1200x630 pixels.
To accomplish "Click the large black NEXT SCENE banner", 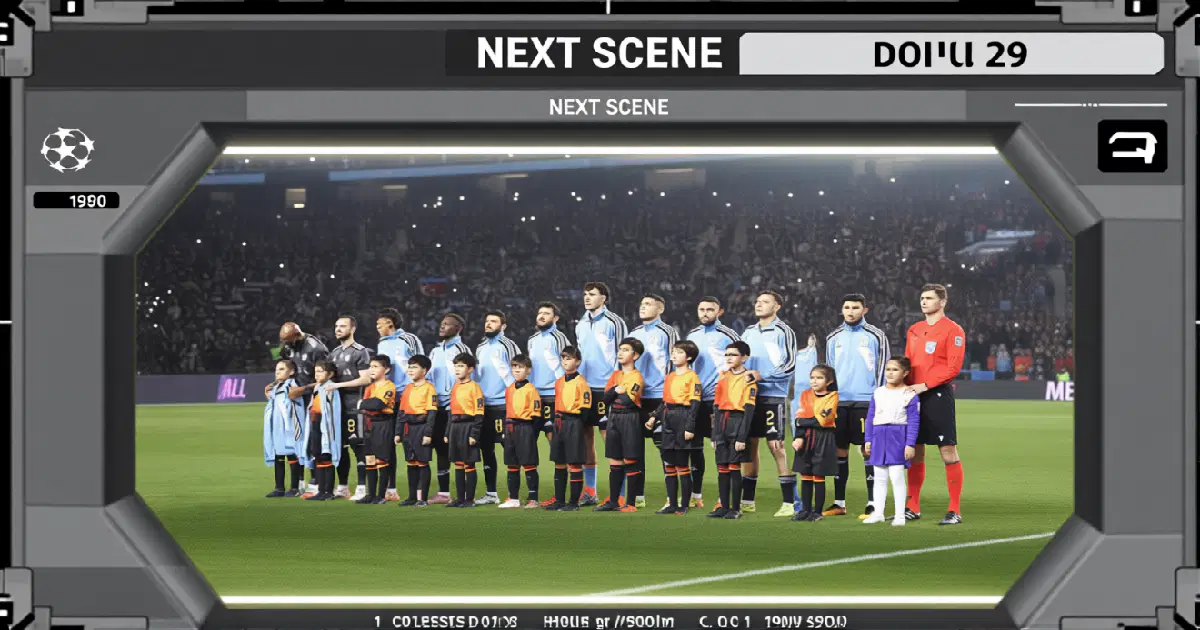I will 598,54.
